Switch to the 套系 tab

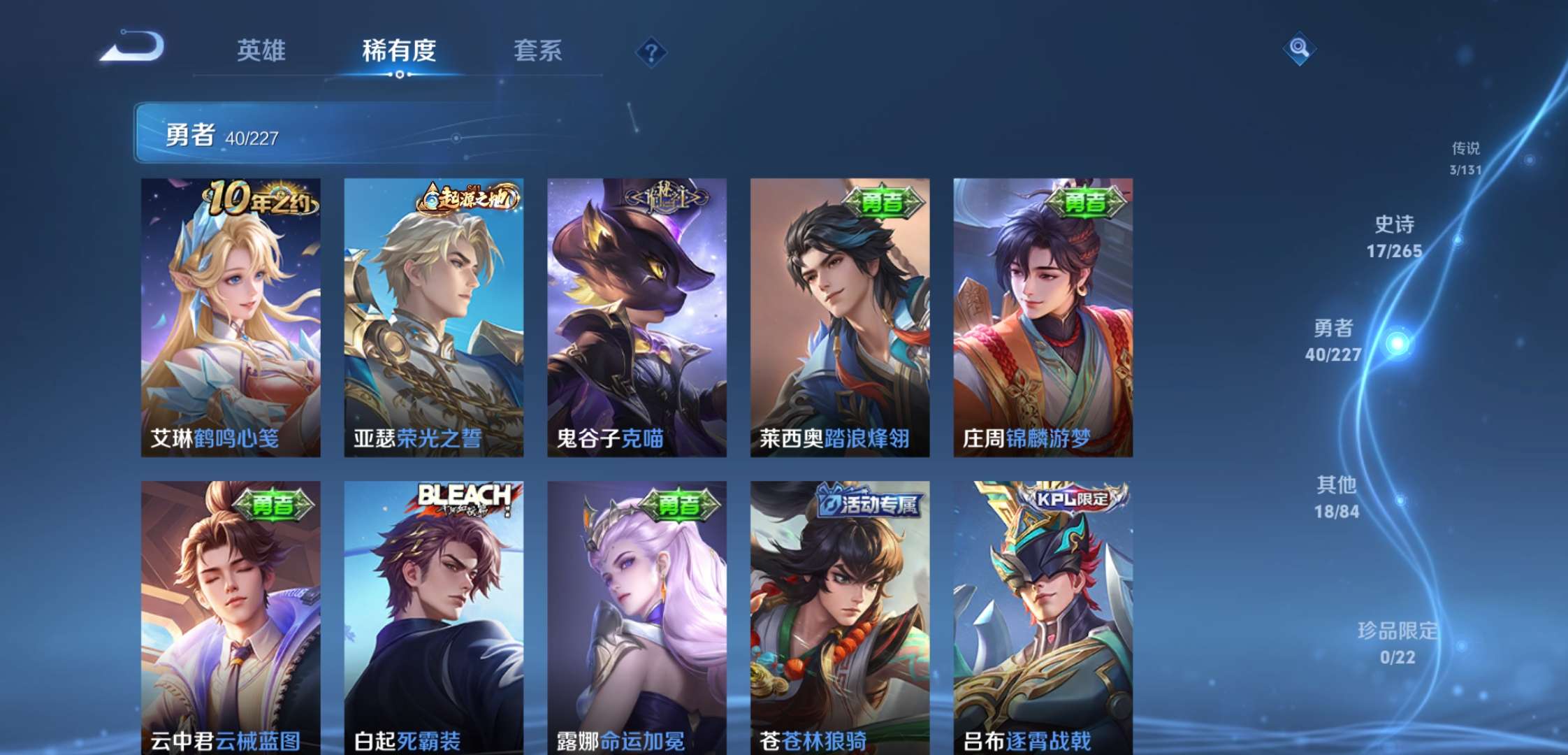tap(540, 51)
